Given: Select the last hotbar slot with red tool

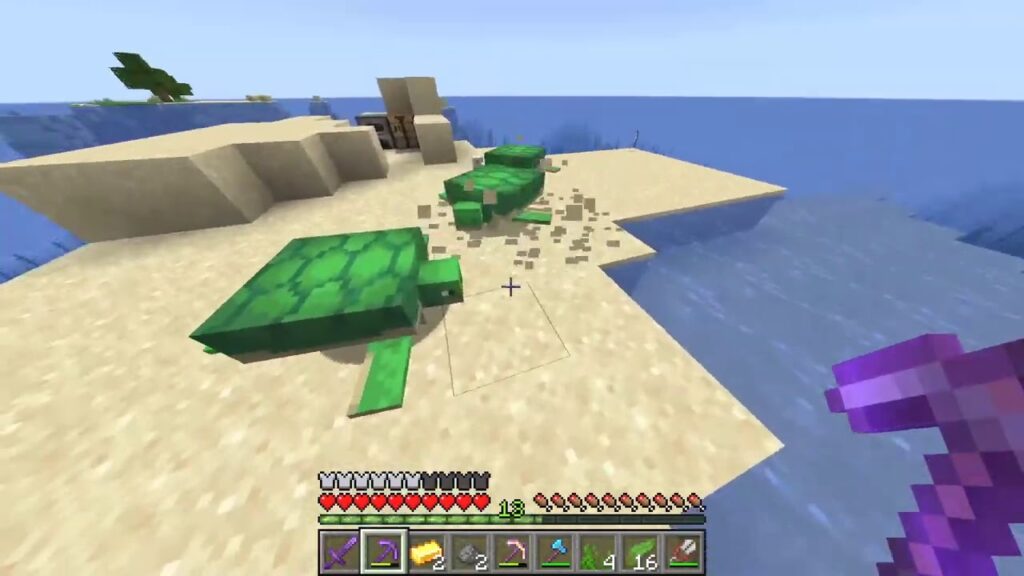Looking at the screenshot, I should (x=684, y=551).
